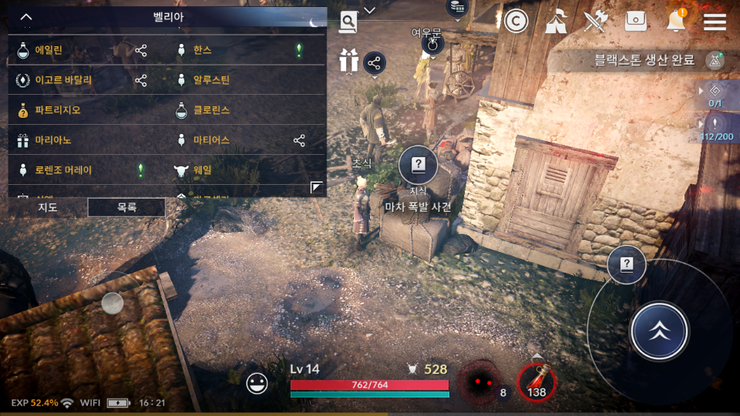Pick 마리아노 from the list

53,140
